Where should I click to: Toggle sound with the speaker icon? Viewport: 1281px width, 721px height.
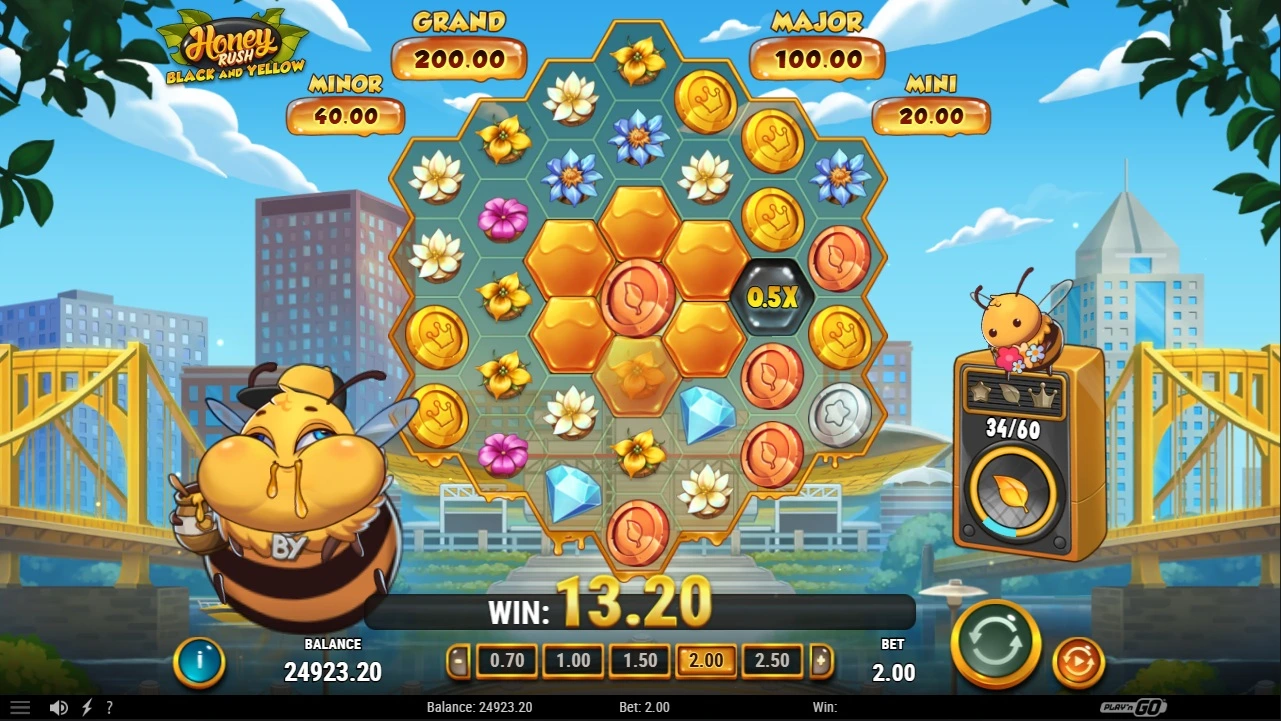(59, 708)
